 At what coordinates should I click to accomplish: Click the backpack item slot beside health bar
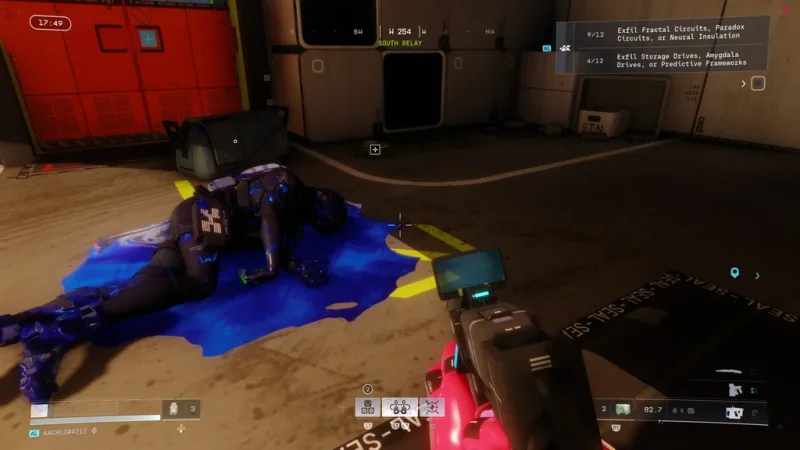(174, 408)
